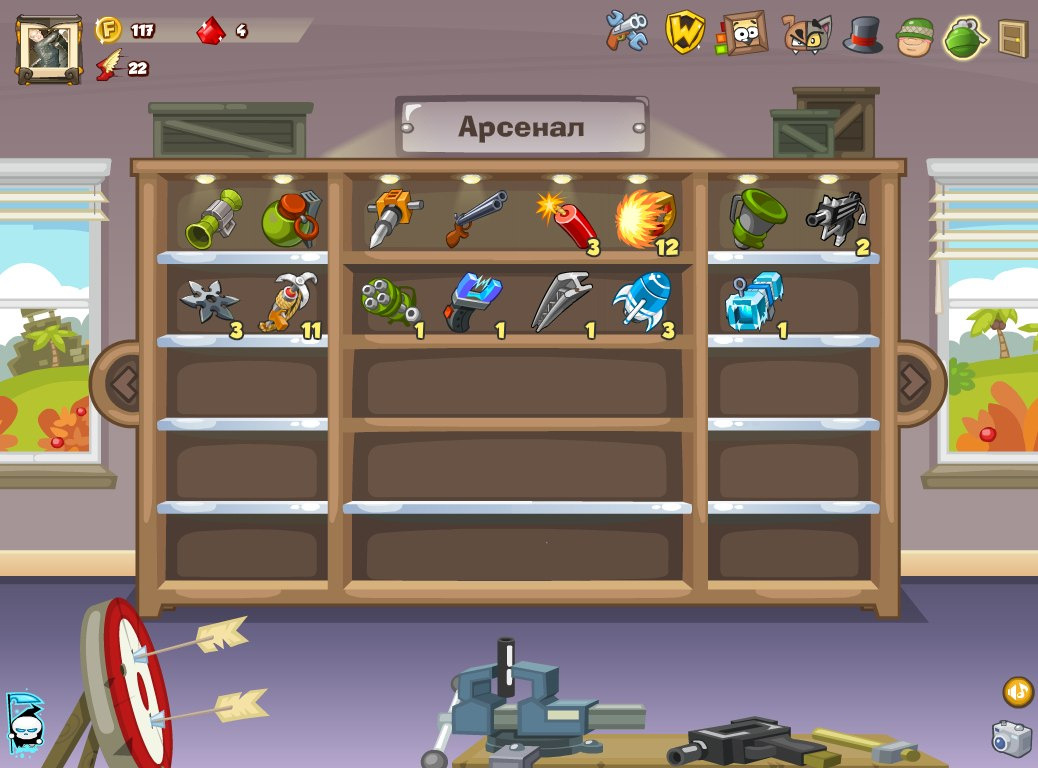Select the double-barrel shotgun
The height and width of the screenshot is (768, 1038).
coord(476,218)
